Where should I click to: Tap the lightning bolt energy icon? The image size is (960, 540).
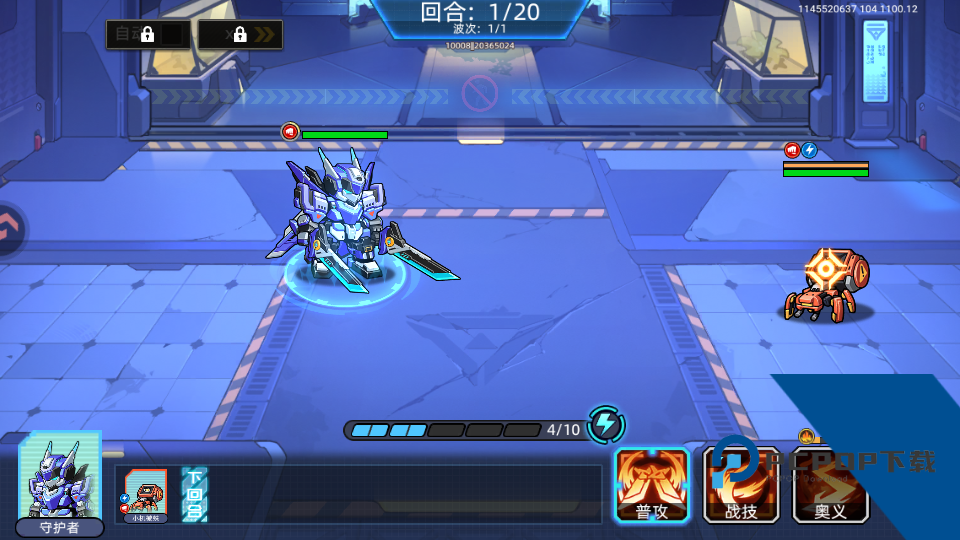tap(605, 425)
